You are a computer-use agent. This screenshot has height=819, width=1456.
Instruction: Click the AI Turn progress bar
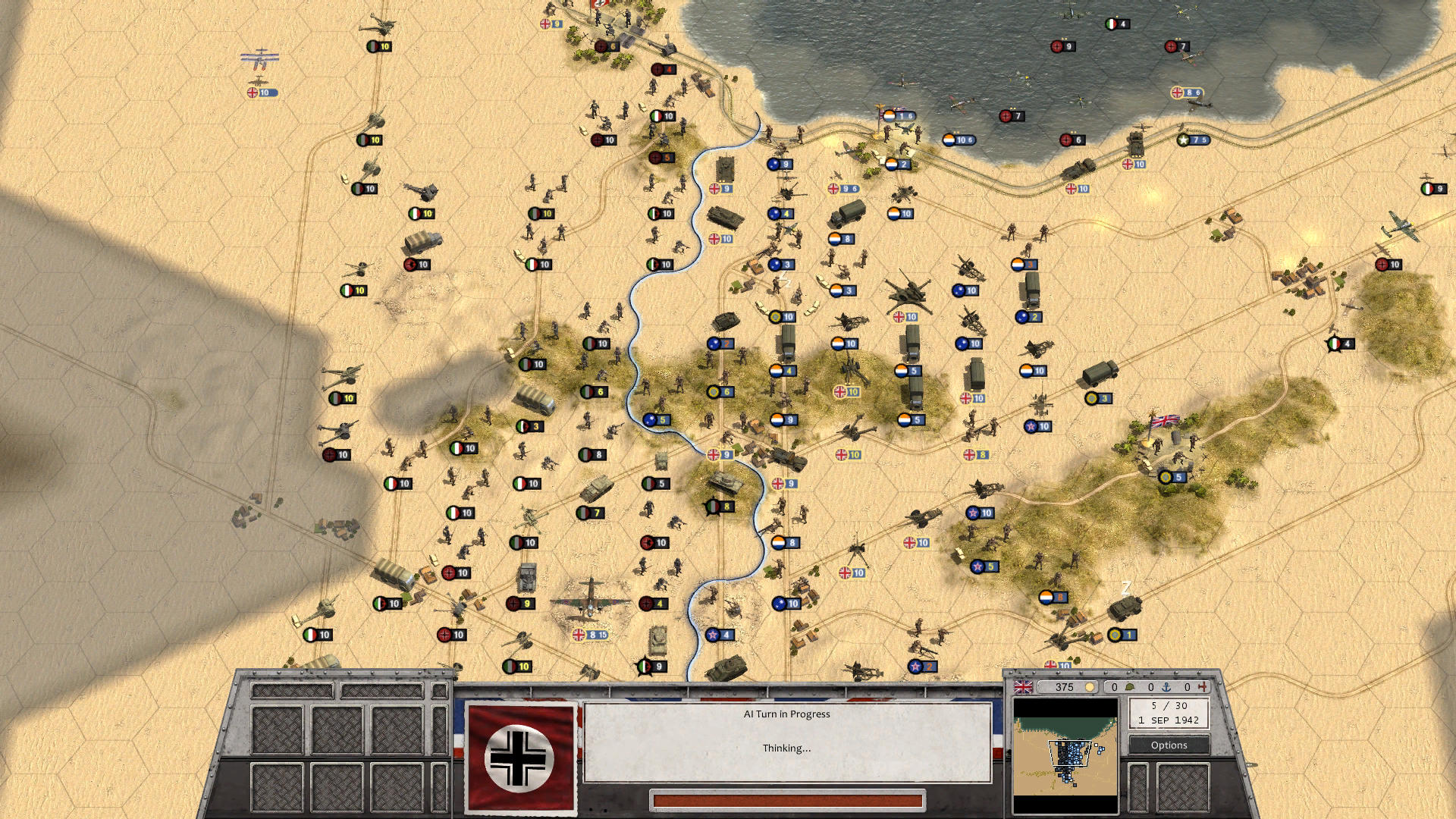click(x=789, y=799)
